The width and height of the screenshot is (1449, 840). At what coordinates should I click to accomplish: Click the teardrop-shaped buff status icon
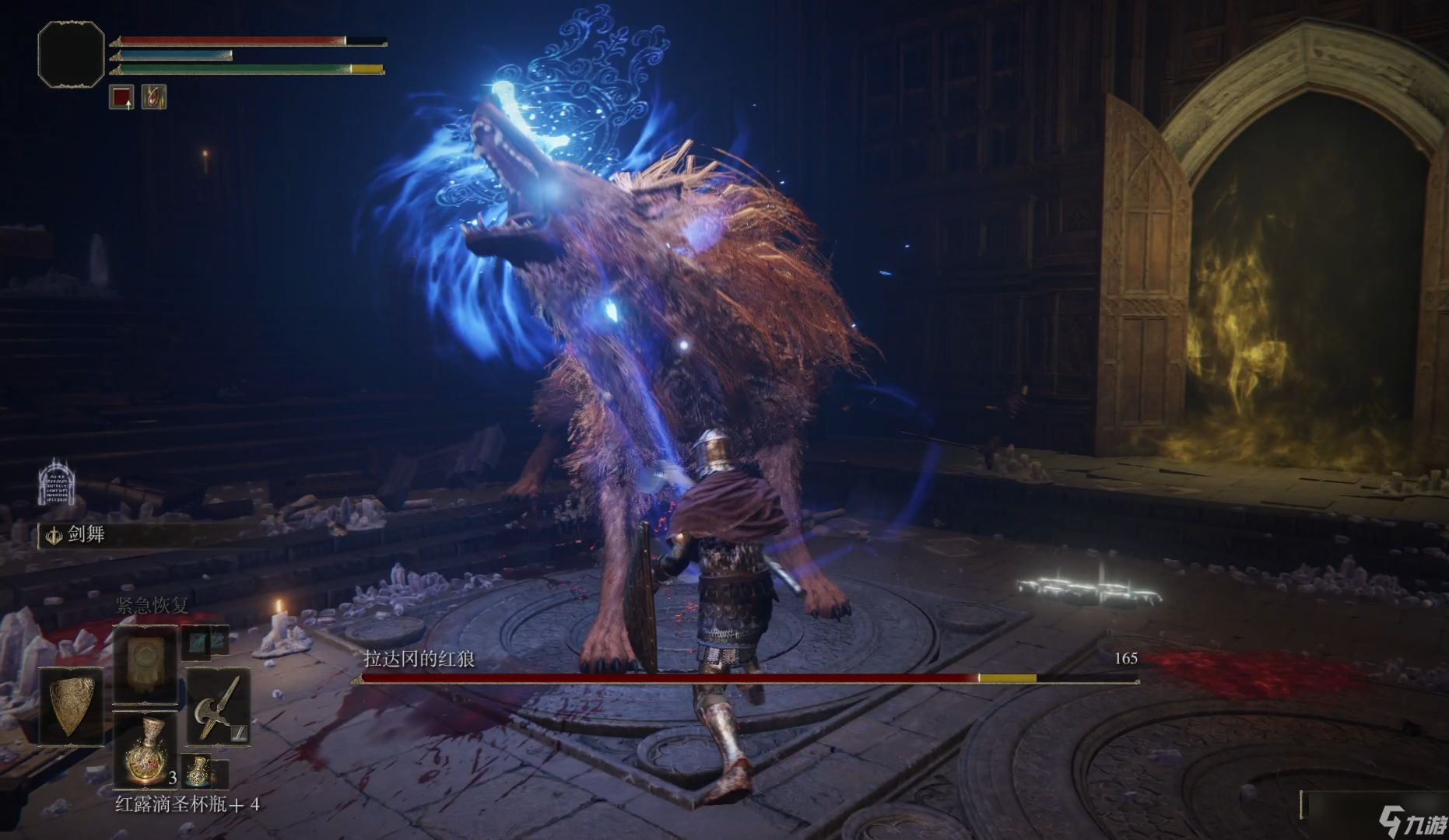pos(154,97)
